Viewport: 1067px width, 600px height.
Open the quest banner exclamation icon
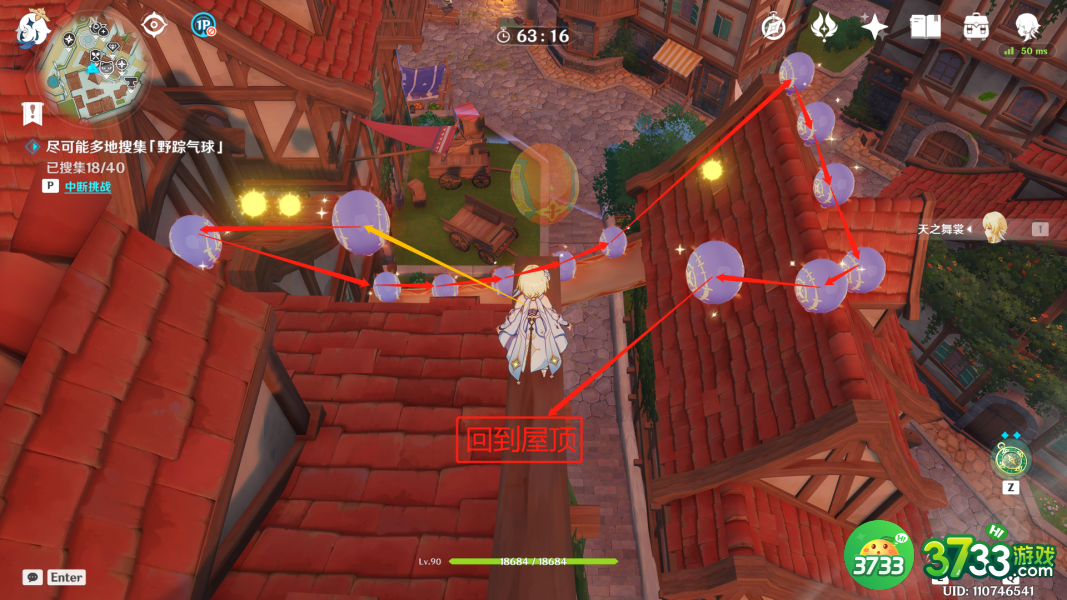(x=33, y=113)
